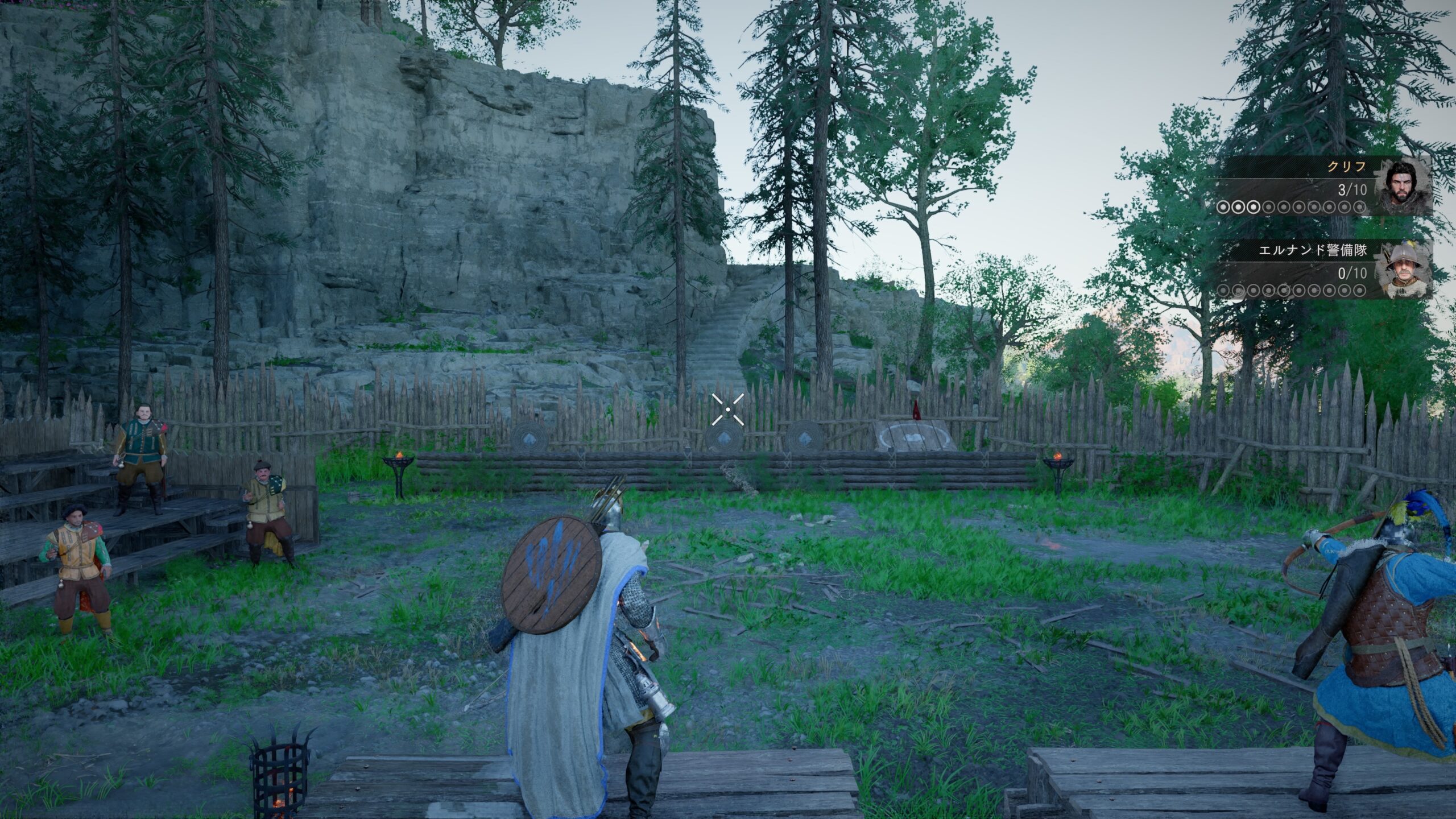1456x819 pixels.
Task: Select the エルナンド警備隊 opponent portrait
Action: click(1403, 271)
